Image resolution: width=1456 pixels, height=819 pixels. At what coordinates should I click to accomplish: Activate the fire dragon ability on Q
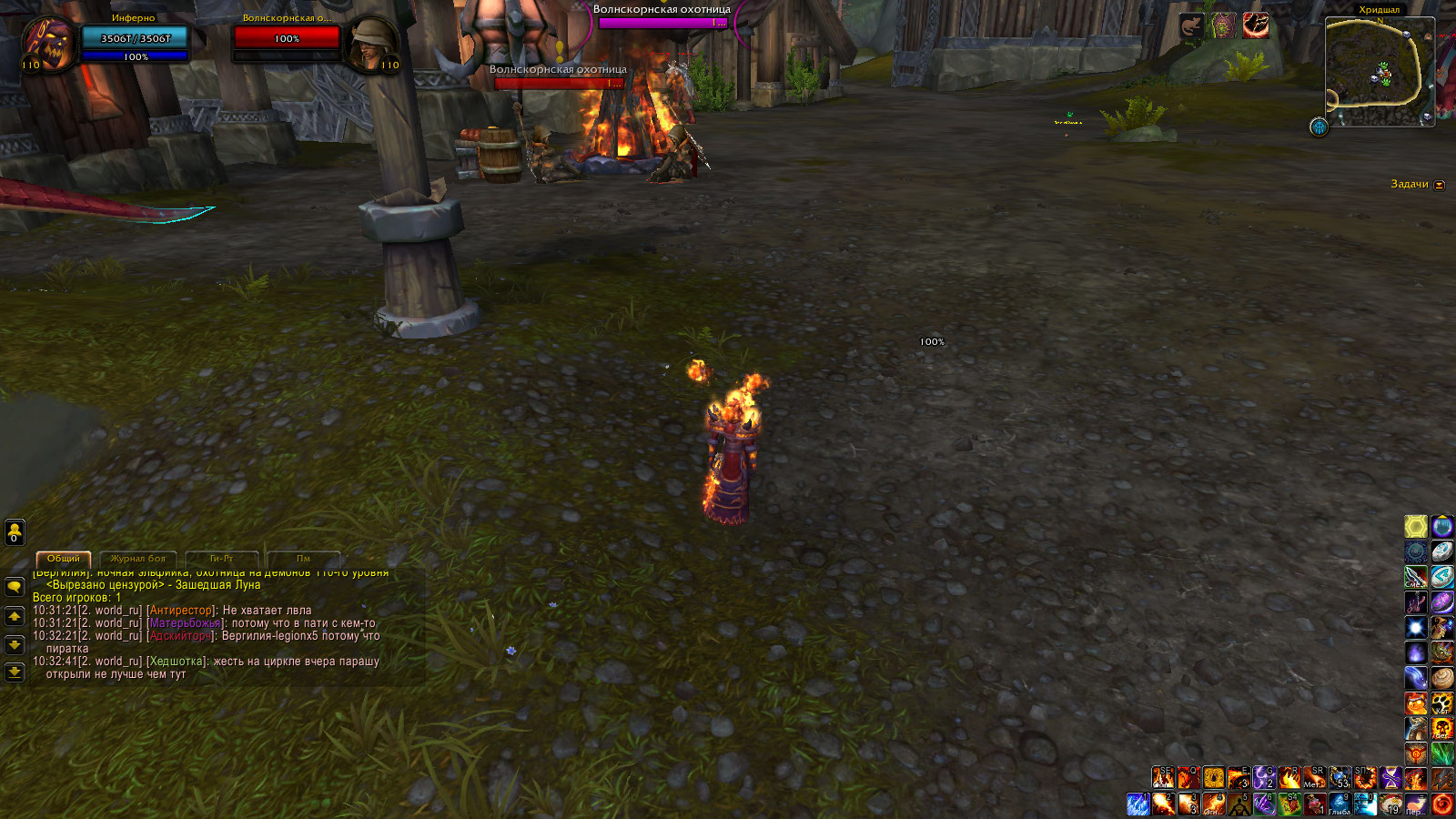click(1188, 777)
